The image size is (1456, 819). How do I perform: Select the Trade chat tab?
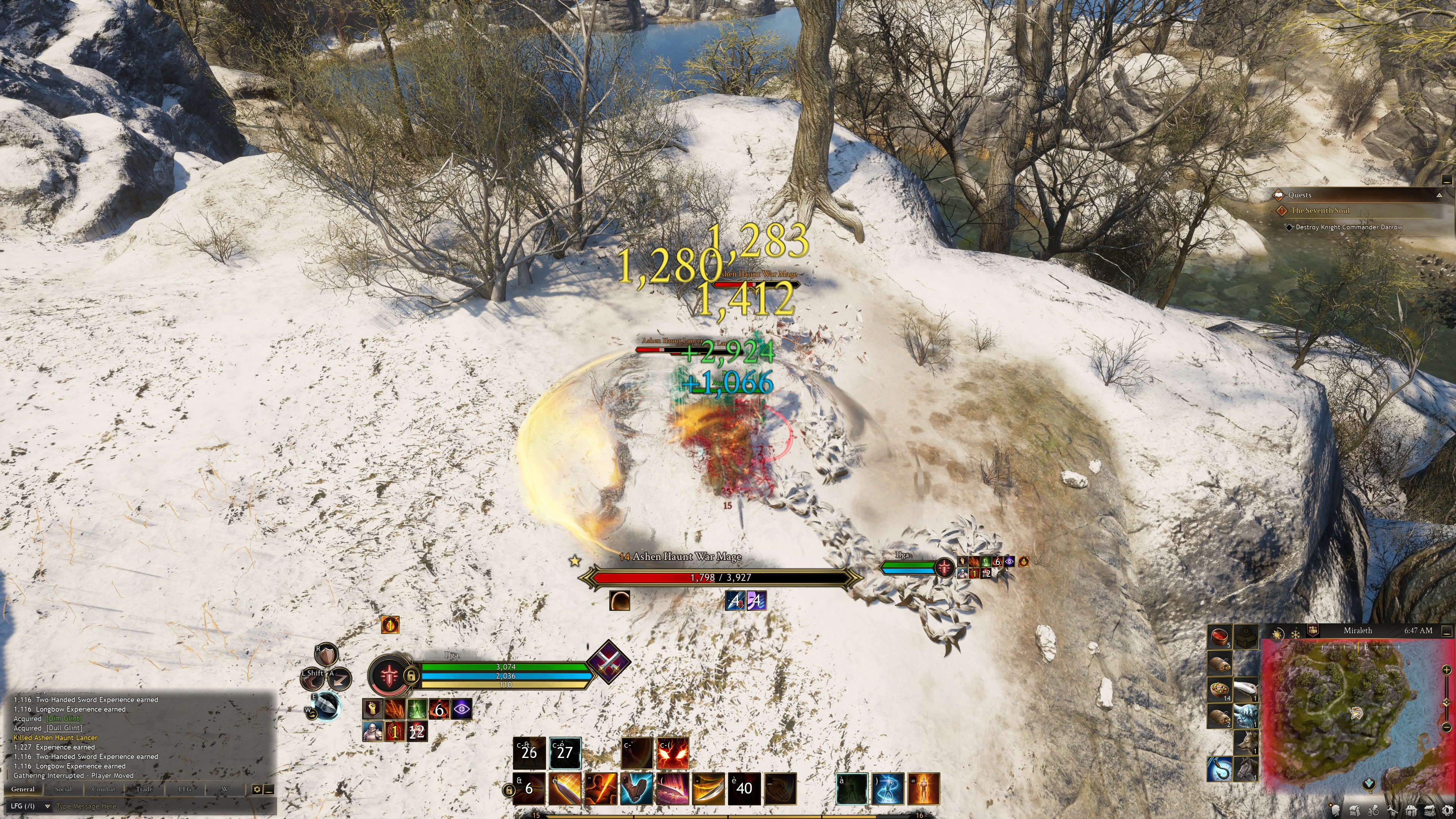tap(144, 789)
